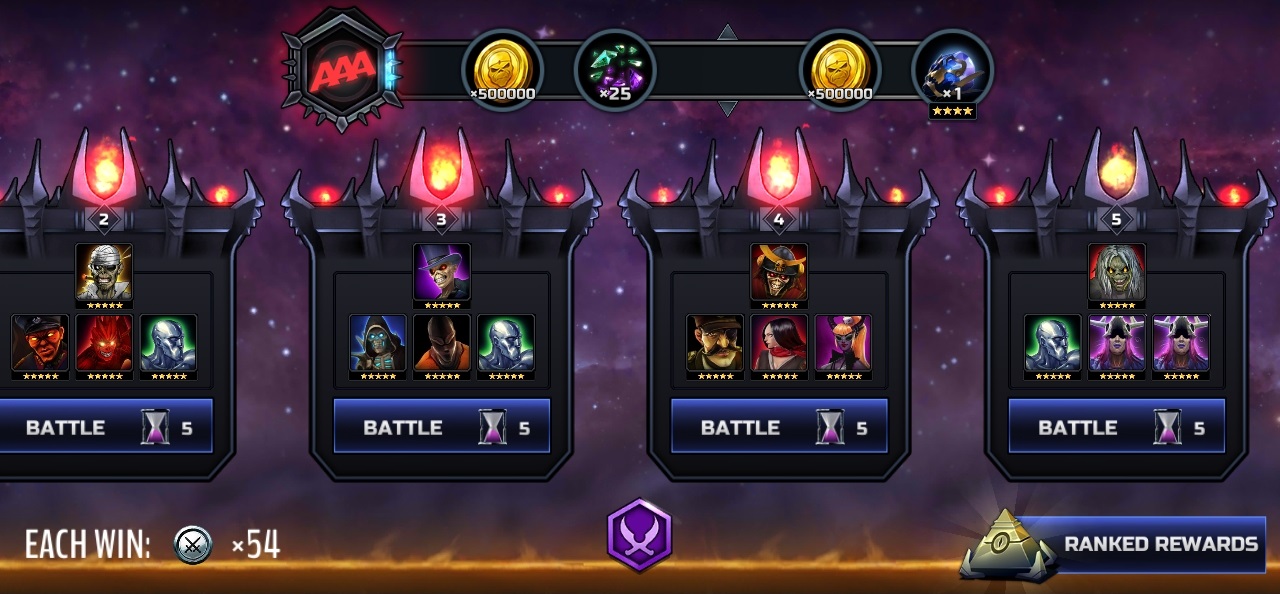View the four-star blue soul reward
Screen dimensions: 1280x594
pos(952,70)
